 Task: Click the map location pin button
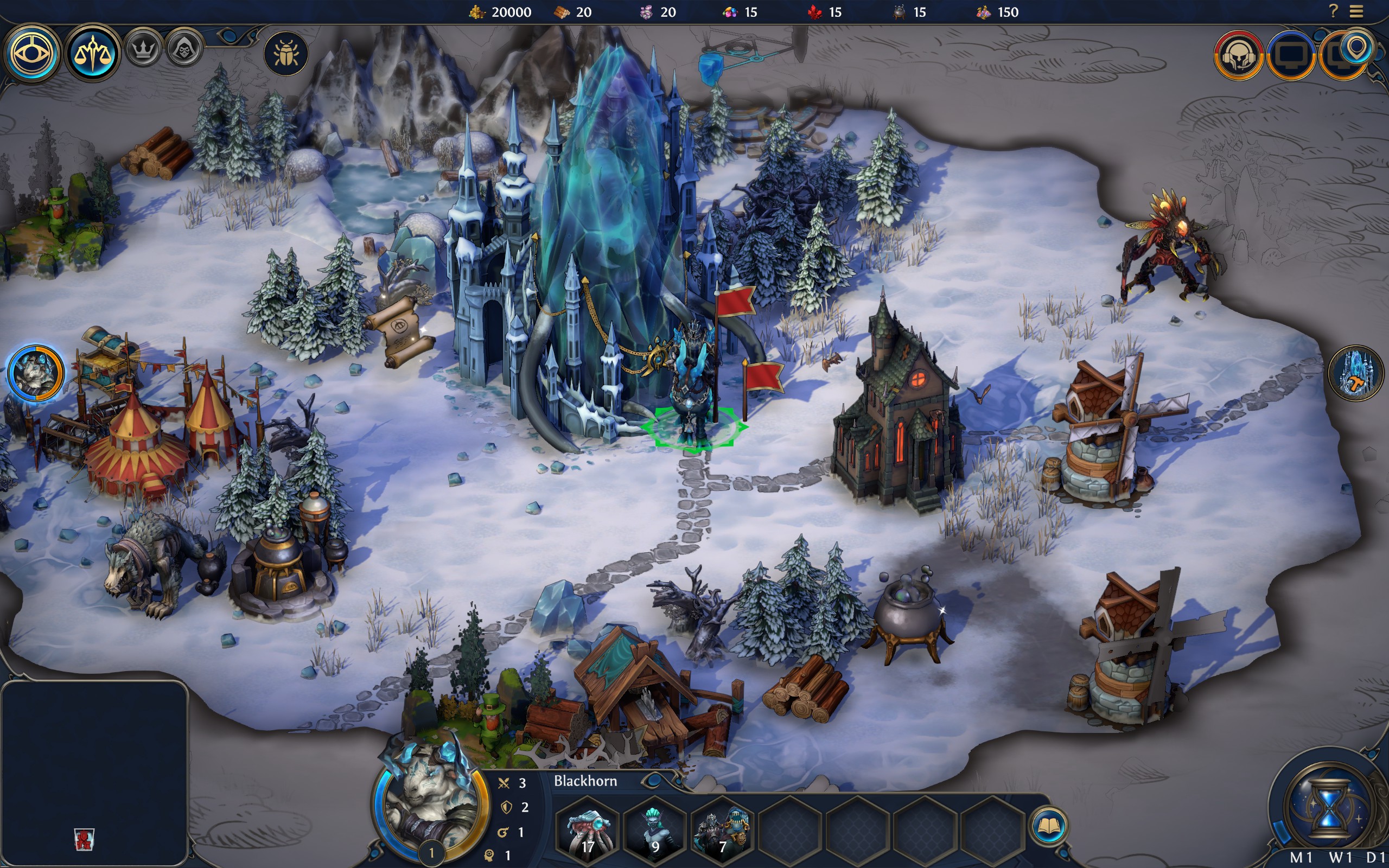click(x=1357, y=50)
